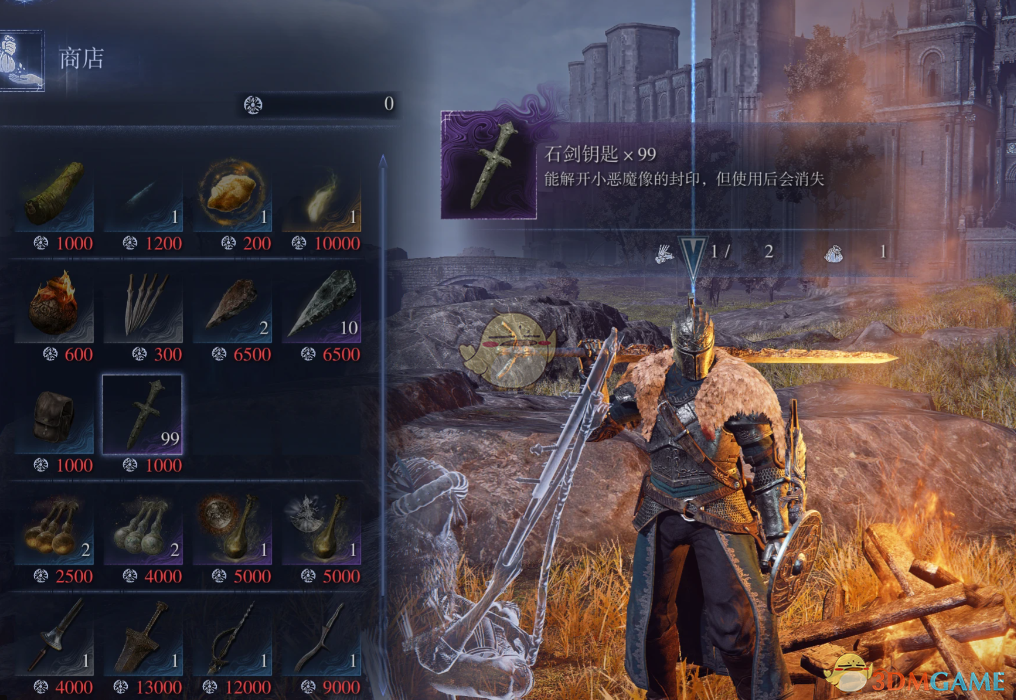Viewport: 1016px width, 700px height.
Task: Select the broad greatsword for 13000
Action: [x=143, y=636]
